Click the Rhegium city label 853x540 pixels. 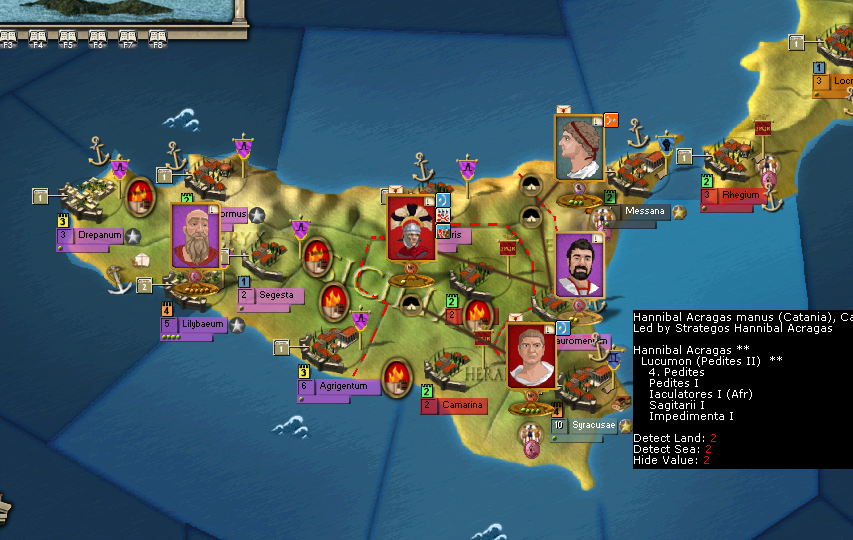[x=740, y=195]
